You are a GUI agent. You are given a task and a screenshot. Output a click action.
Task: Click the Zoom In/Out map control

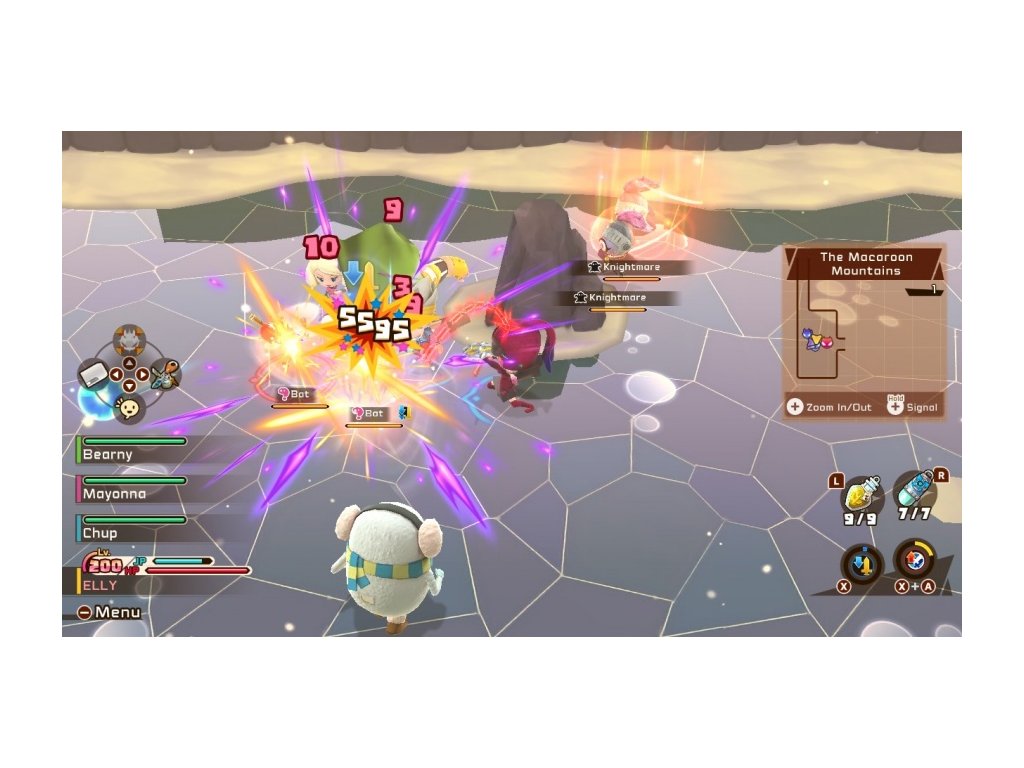[x=830, y=407]
